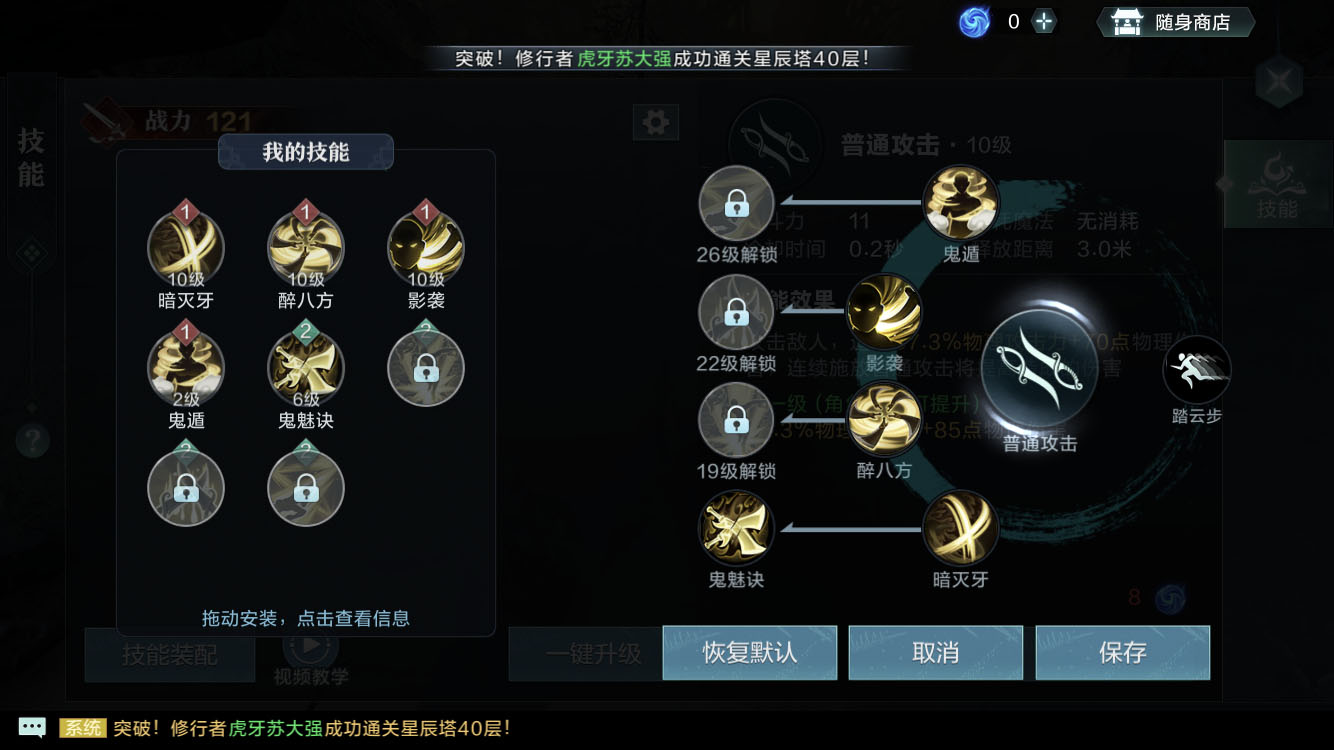Click the 26级解锁 locked node

point(735,203)
